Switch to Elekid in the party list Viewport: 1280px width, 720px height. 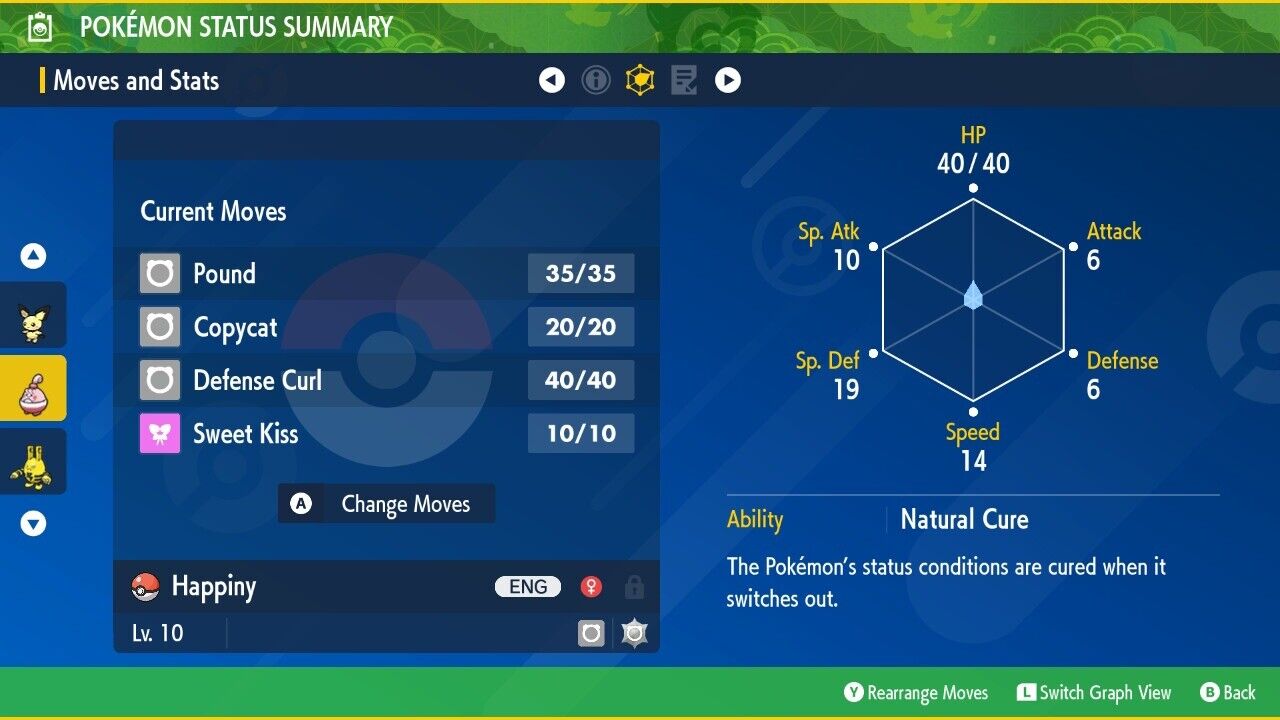33,461
